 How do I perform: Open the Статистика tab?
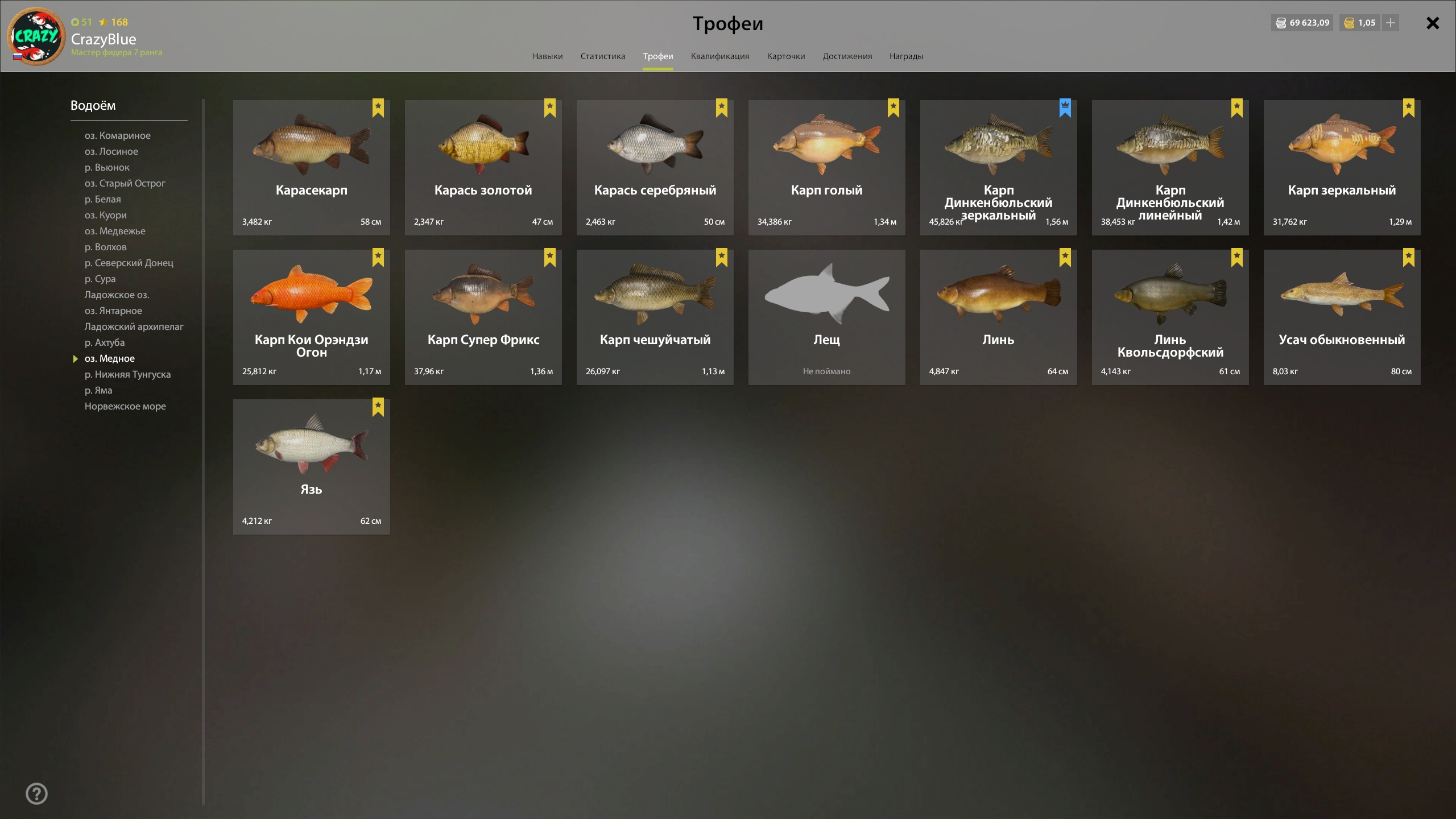602,56
